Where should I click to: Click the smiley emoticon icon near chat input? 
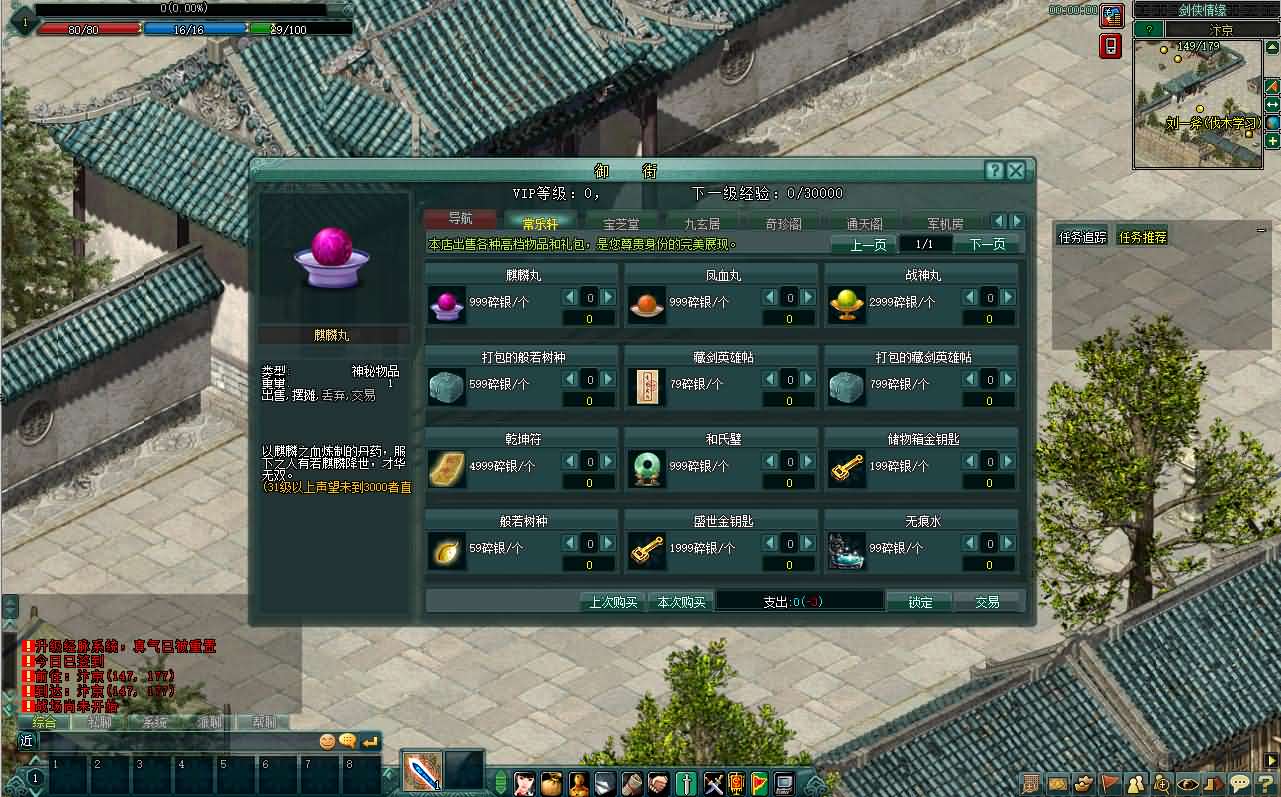[326, 740]
